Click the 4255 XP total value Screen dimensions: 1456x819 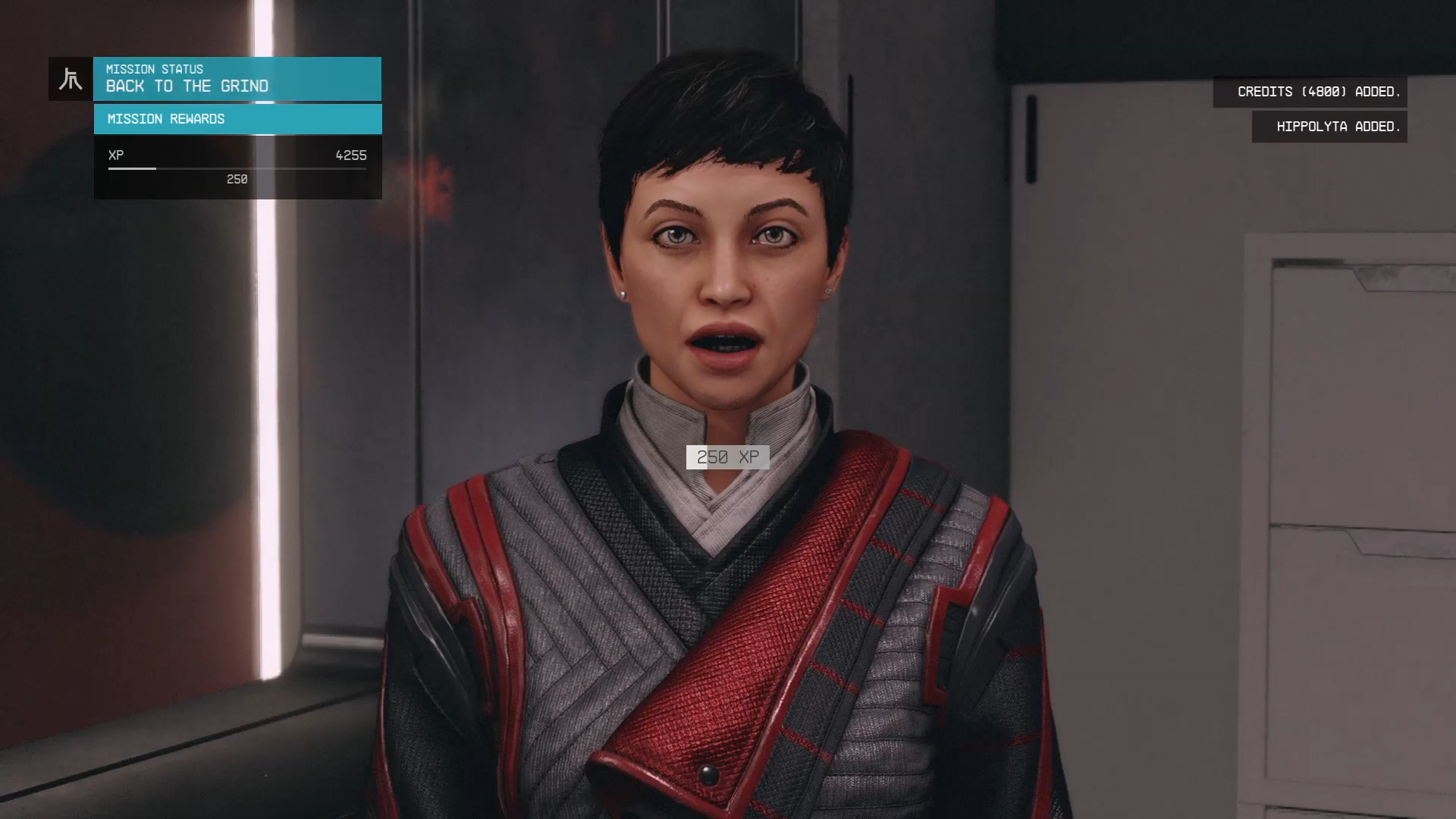pos(350,155)
